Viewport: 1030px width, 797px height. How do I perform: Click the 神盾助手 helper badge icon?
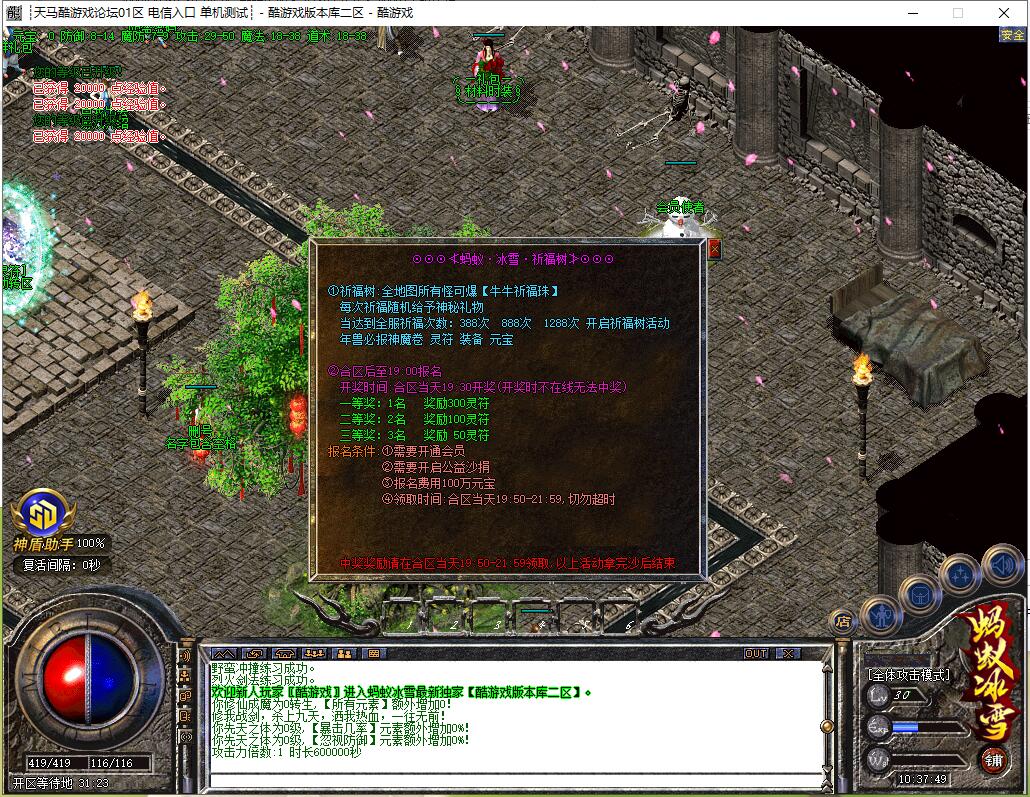(43, 513)
